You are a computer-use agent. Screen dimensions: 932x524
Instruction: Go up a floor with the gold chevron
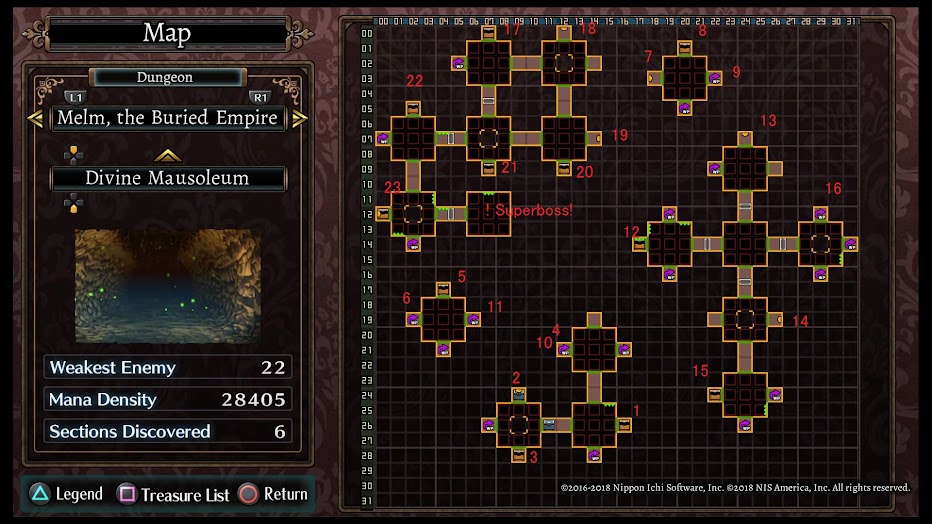[167, 155]
